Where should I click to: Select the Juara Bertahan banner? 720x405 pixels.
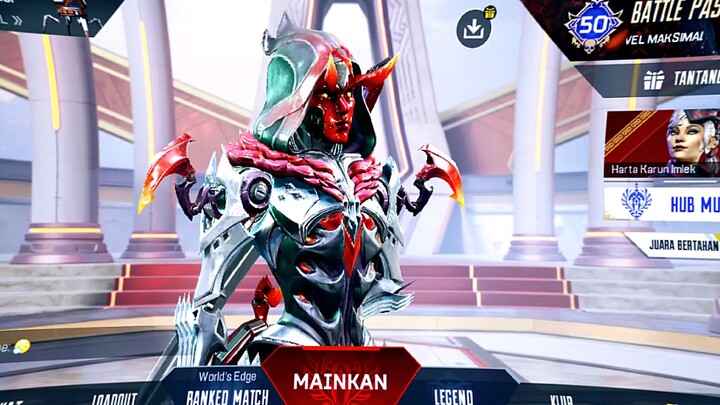(x=675, y=243)
